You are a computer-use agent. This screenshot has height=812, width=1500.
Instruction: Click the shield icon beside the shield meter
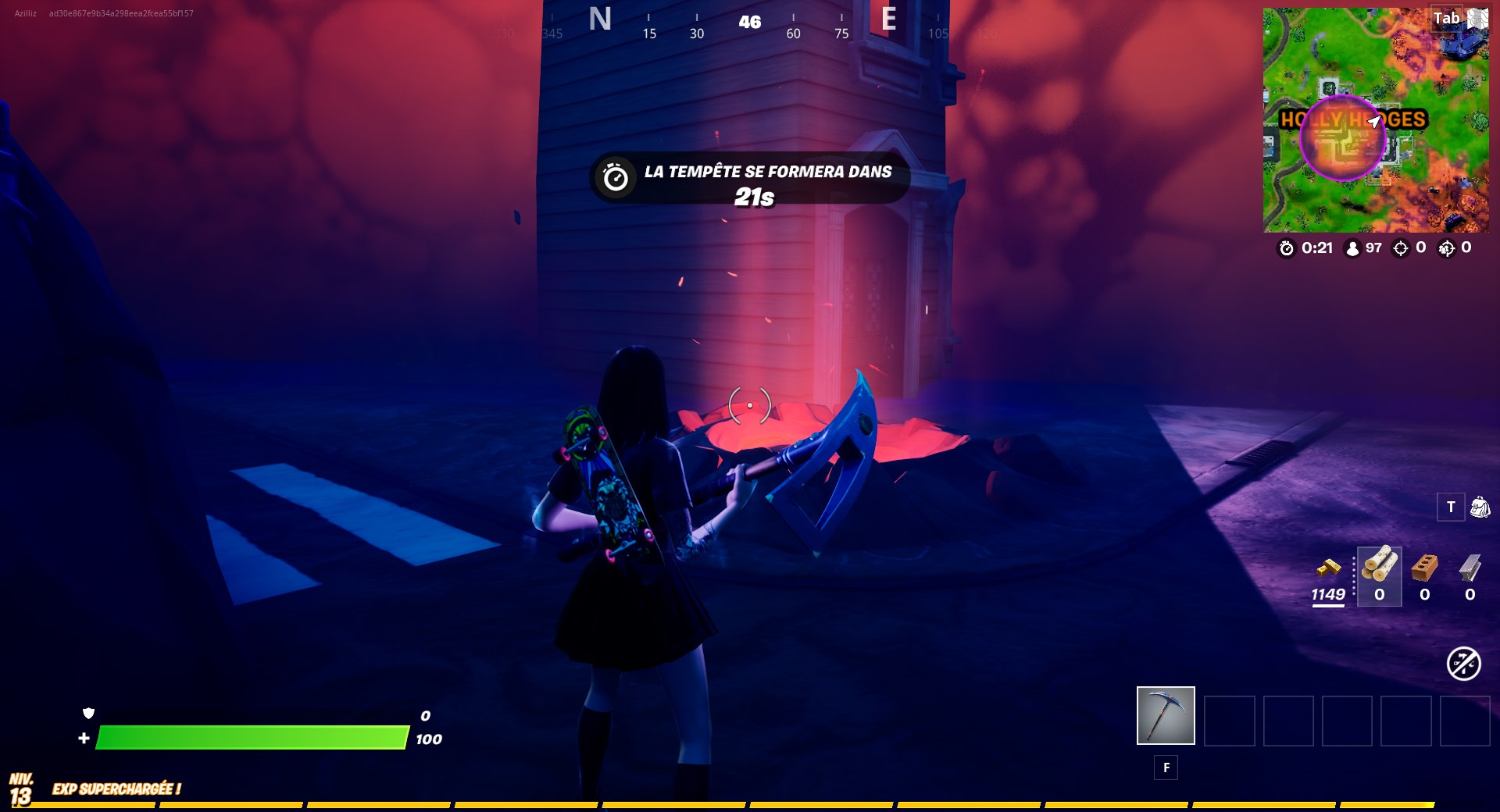pos(88,714)
